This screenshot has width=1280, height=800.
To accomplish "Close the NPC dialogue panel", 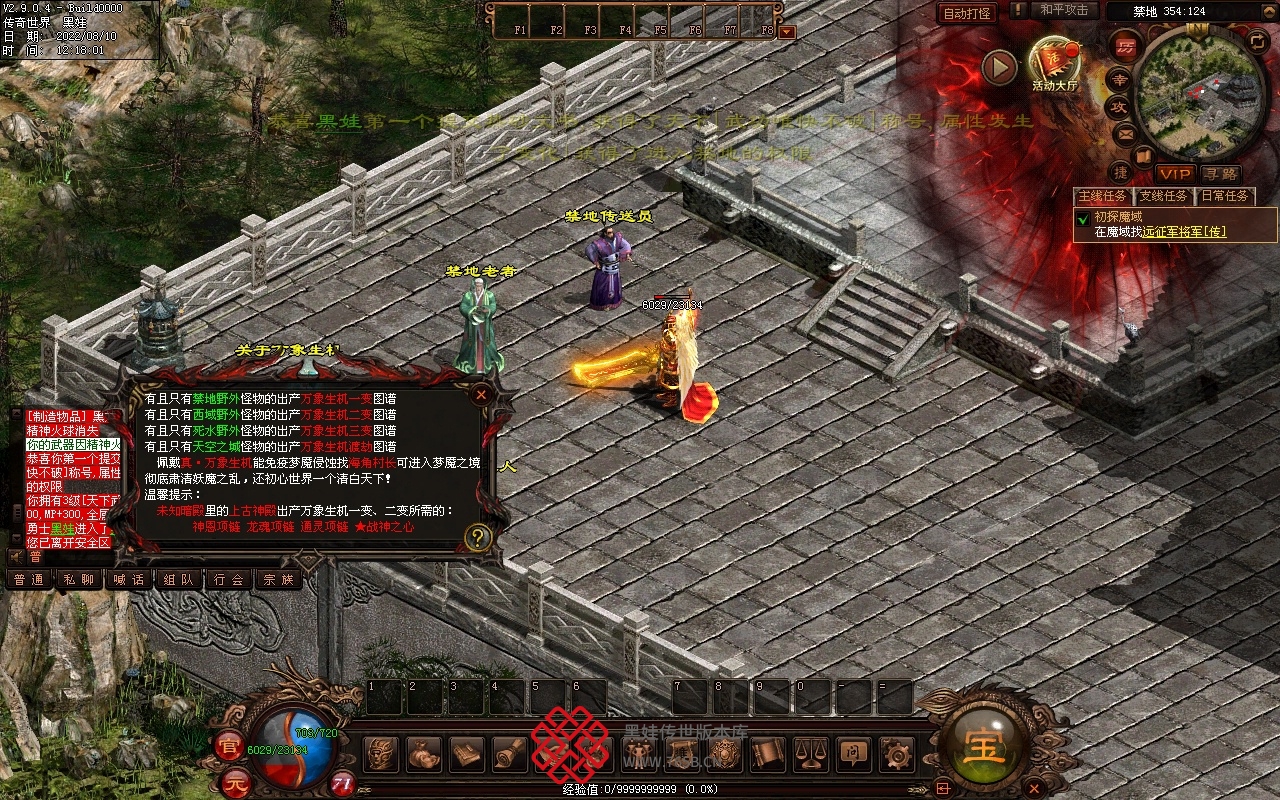I will tap(481, 394).
